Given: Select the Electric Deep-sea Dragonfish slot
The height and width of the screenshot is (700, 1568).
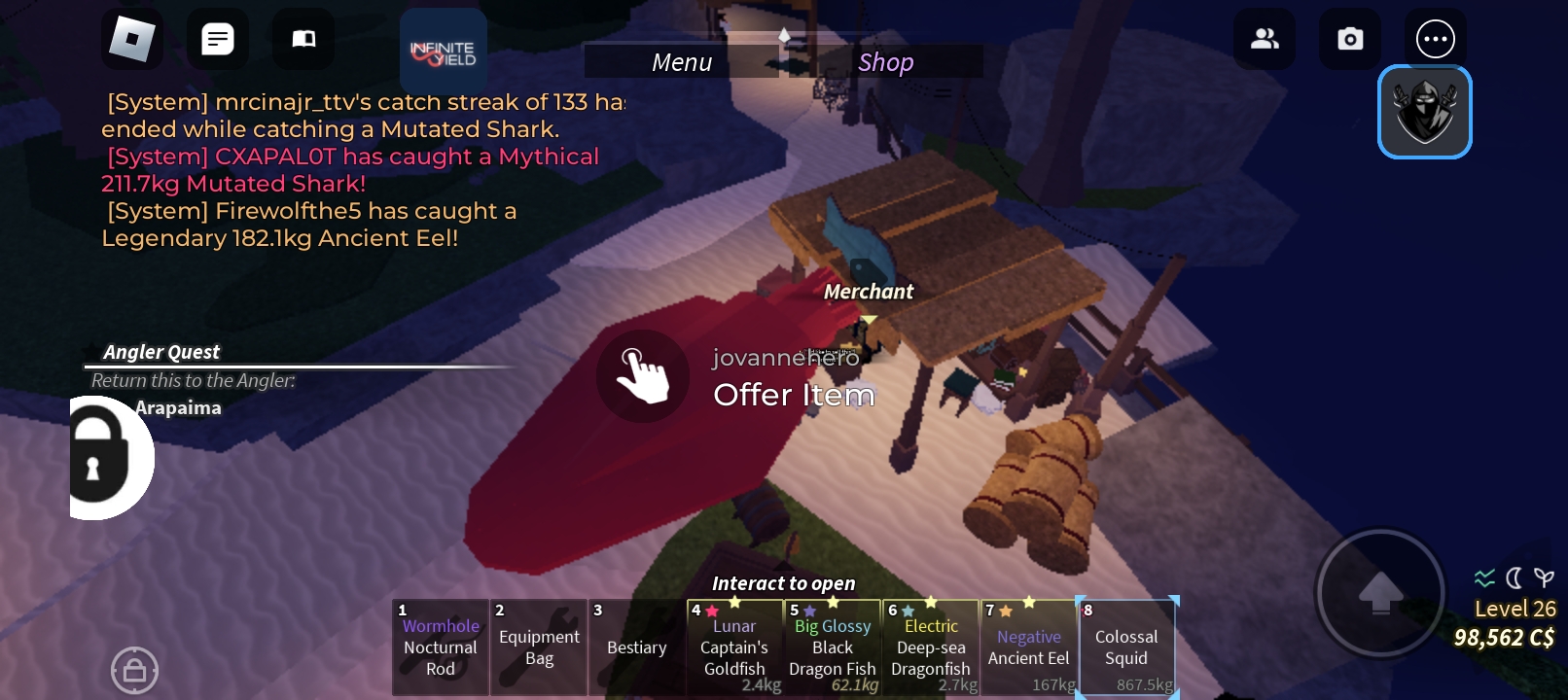Looking at the screenshot, I should pyautogui.click(x=931, y=647).
